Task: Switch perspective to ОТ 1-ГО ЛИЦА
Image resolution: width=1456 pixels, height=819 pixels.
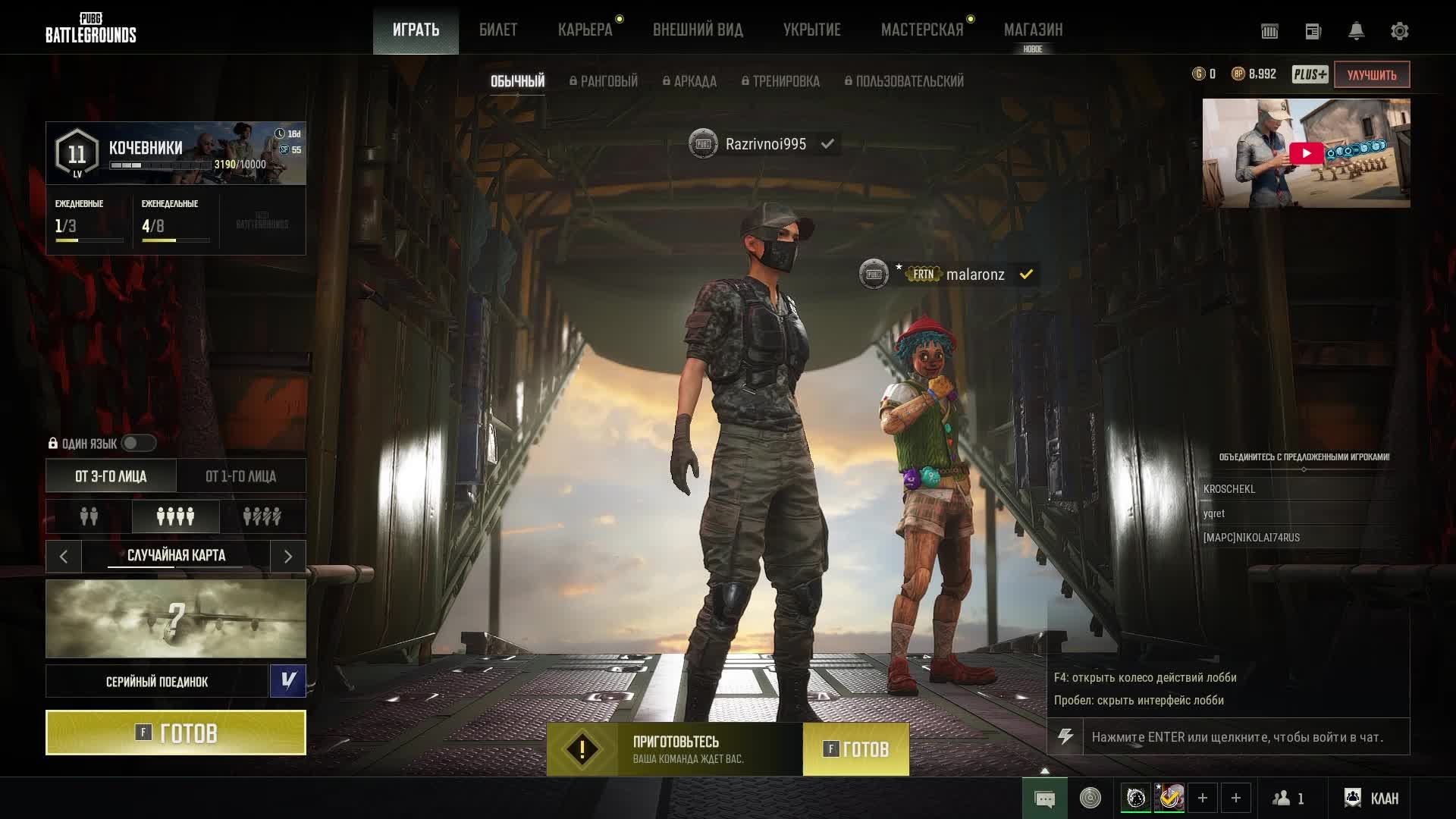Action: 240,475
